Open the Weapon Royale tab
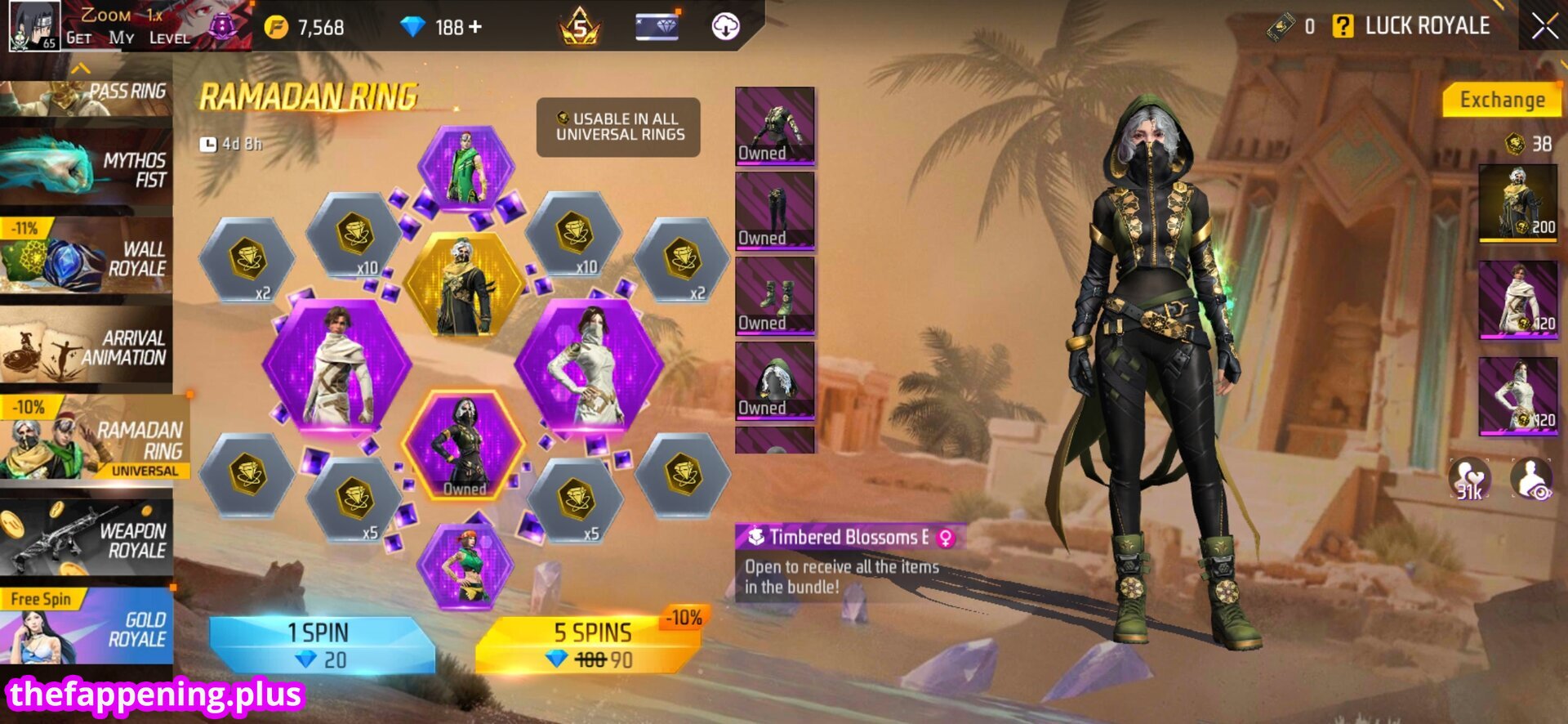This screenshot has height=724, width=1568. 87,539
